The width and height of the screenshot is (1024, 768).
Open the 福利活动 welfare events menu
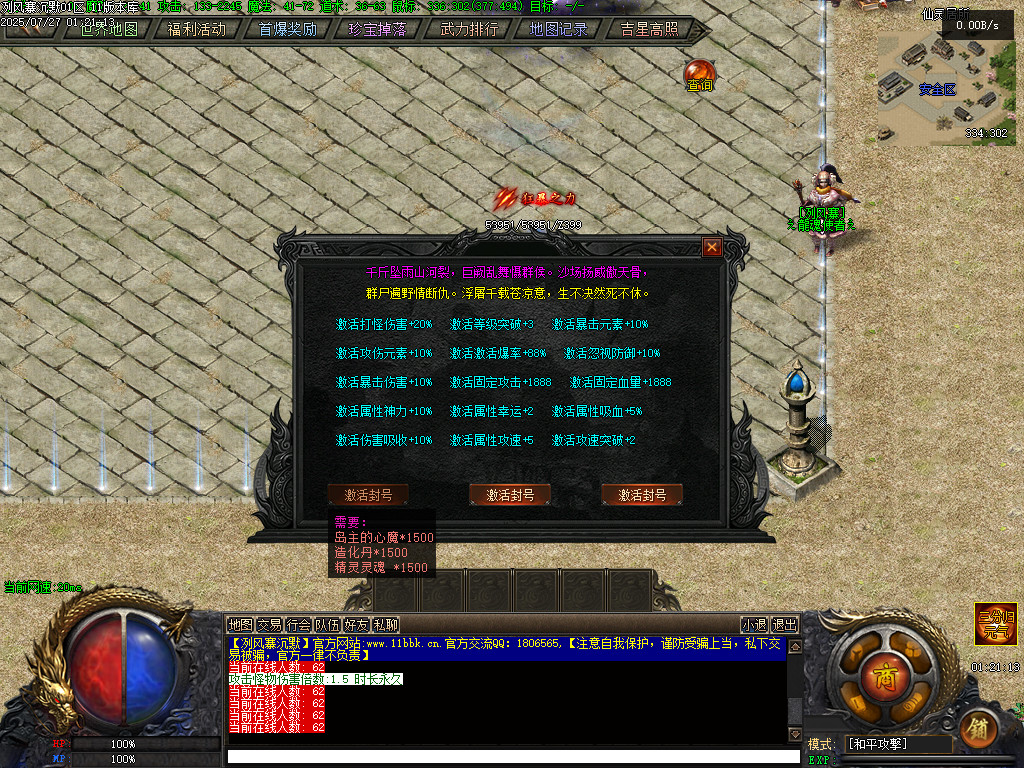tap(196, 29)
